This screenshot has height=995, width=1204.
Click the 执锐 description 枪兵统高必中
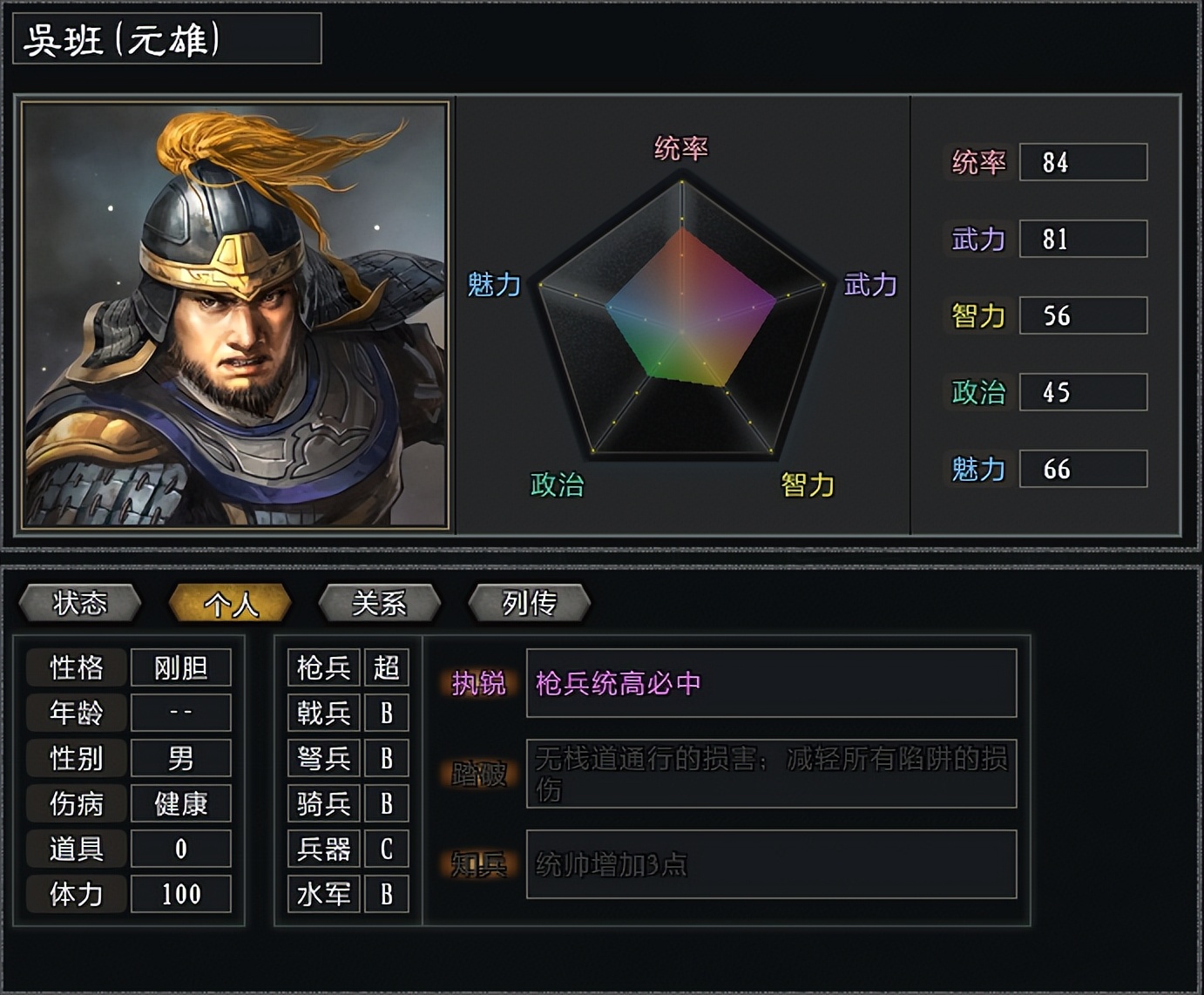pyautogui.click(x=770, y=687)
